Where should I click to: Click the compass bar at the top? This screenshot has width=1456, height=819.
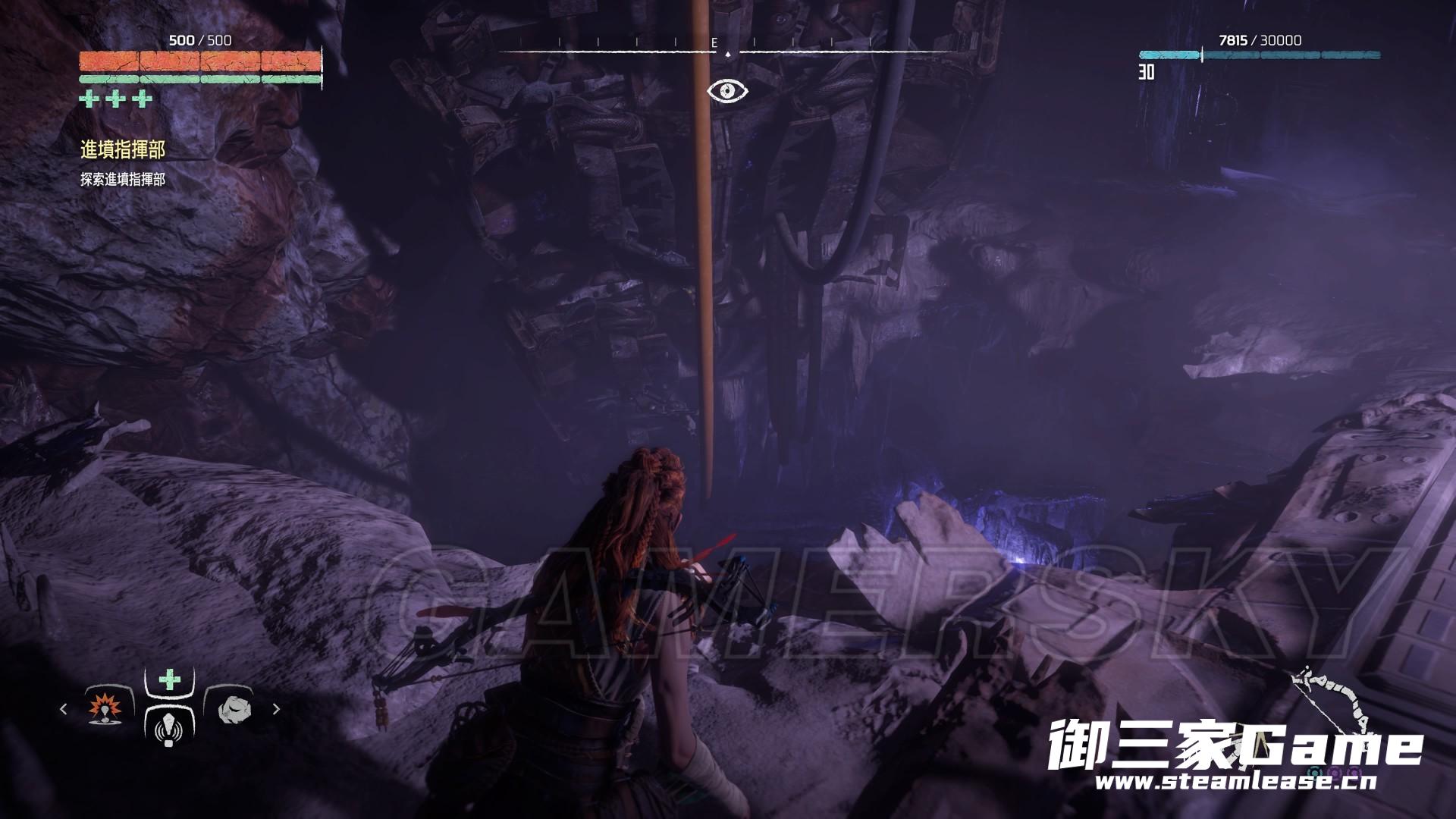726,50
